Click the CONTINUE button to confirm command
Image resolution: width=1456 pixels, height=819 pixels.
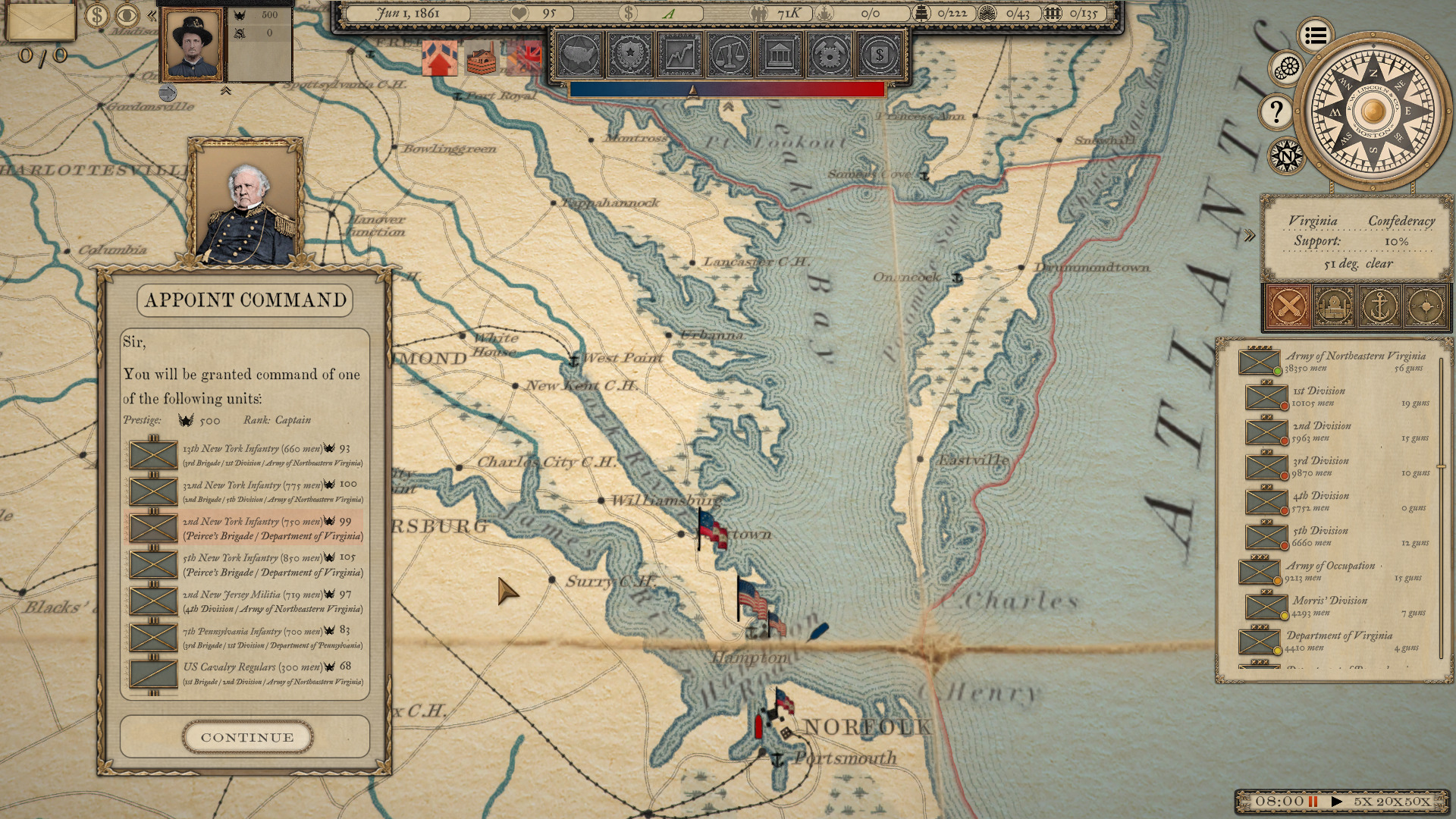[x=246, y=736]
